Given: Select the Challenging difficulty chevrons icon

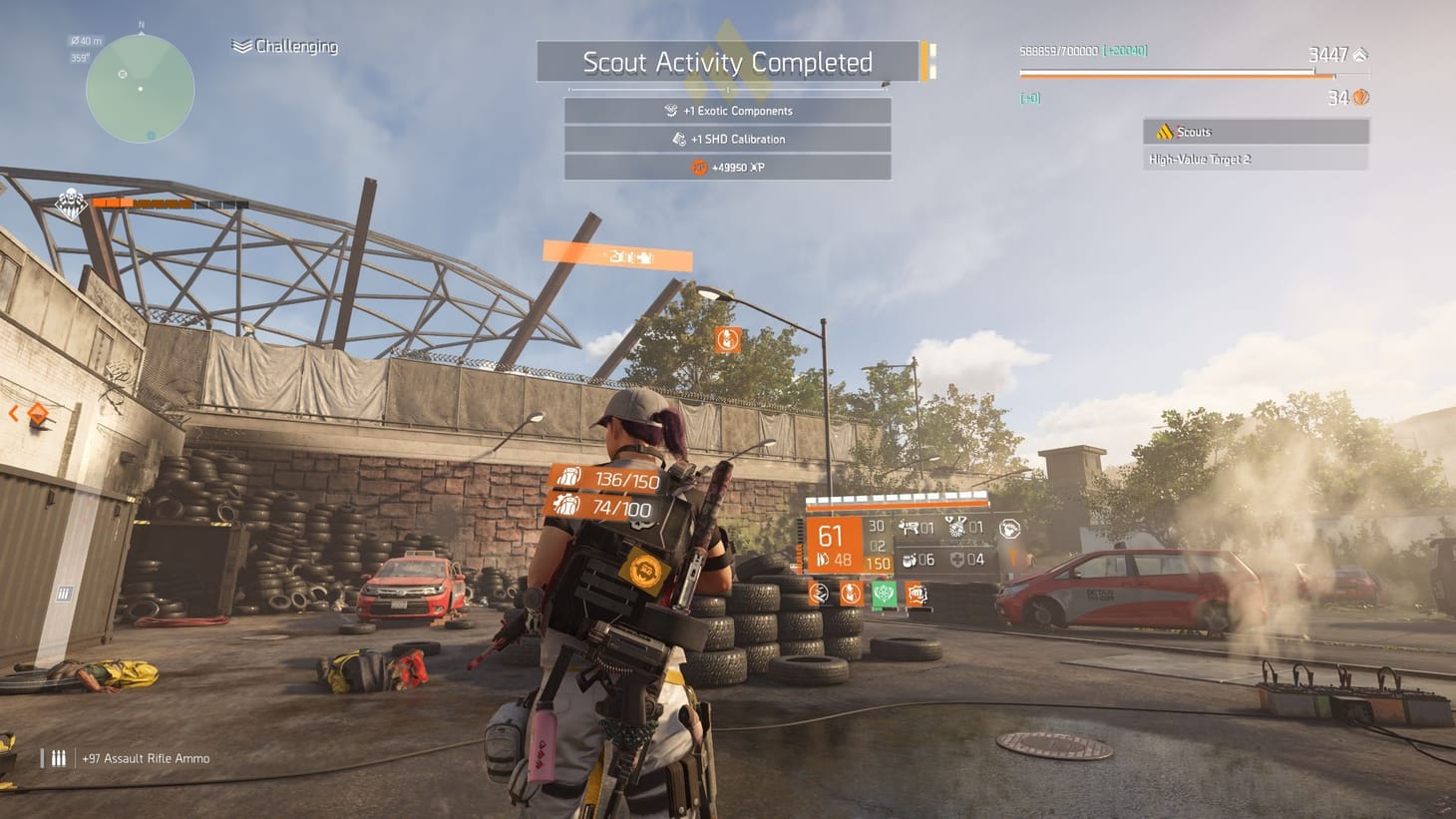Looking at the screenshot, I should point(239,44).
